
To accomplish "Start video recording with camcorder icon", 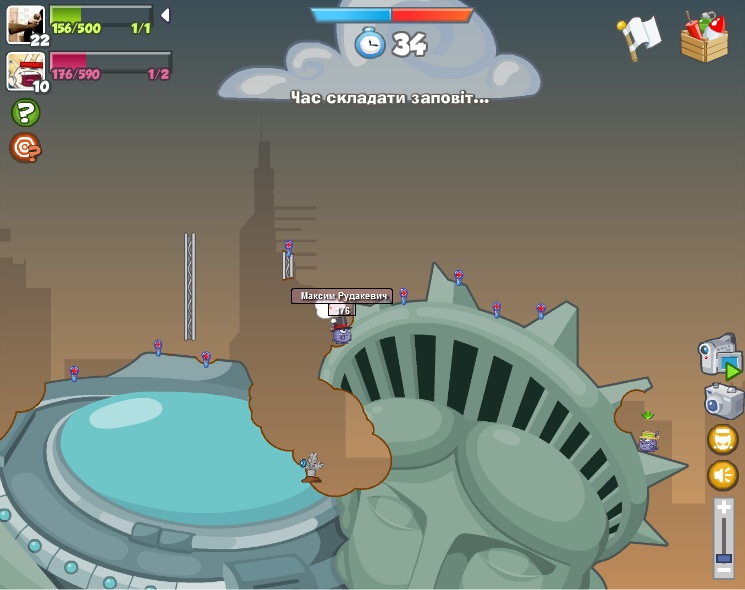I will pyautogui.click(x=719, y=357).
